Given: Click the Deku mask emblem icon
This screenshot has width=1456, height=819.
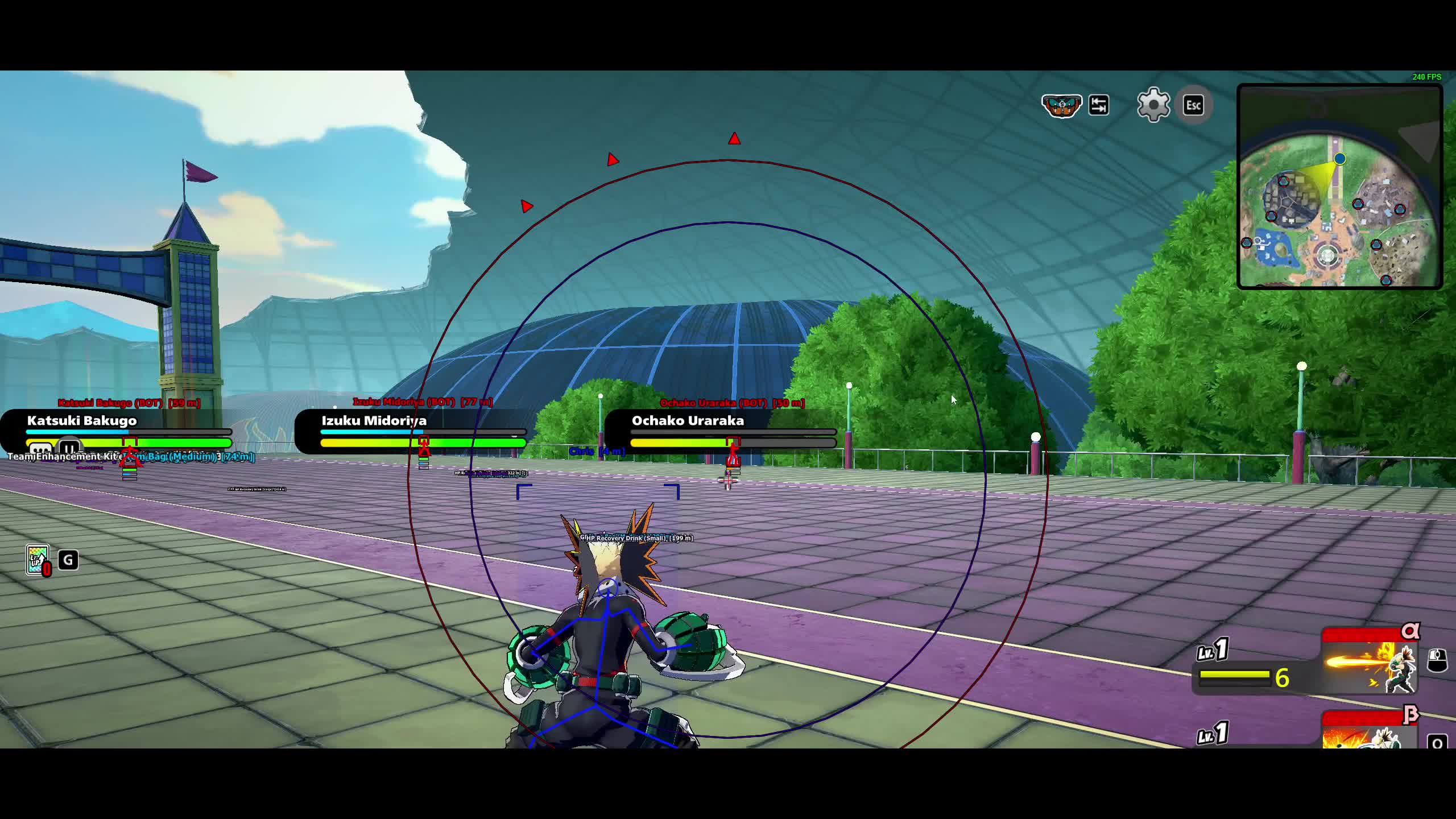Looking at the screenshot, I should click(x=1061, y=106).
